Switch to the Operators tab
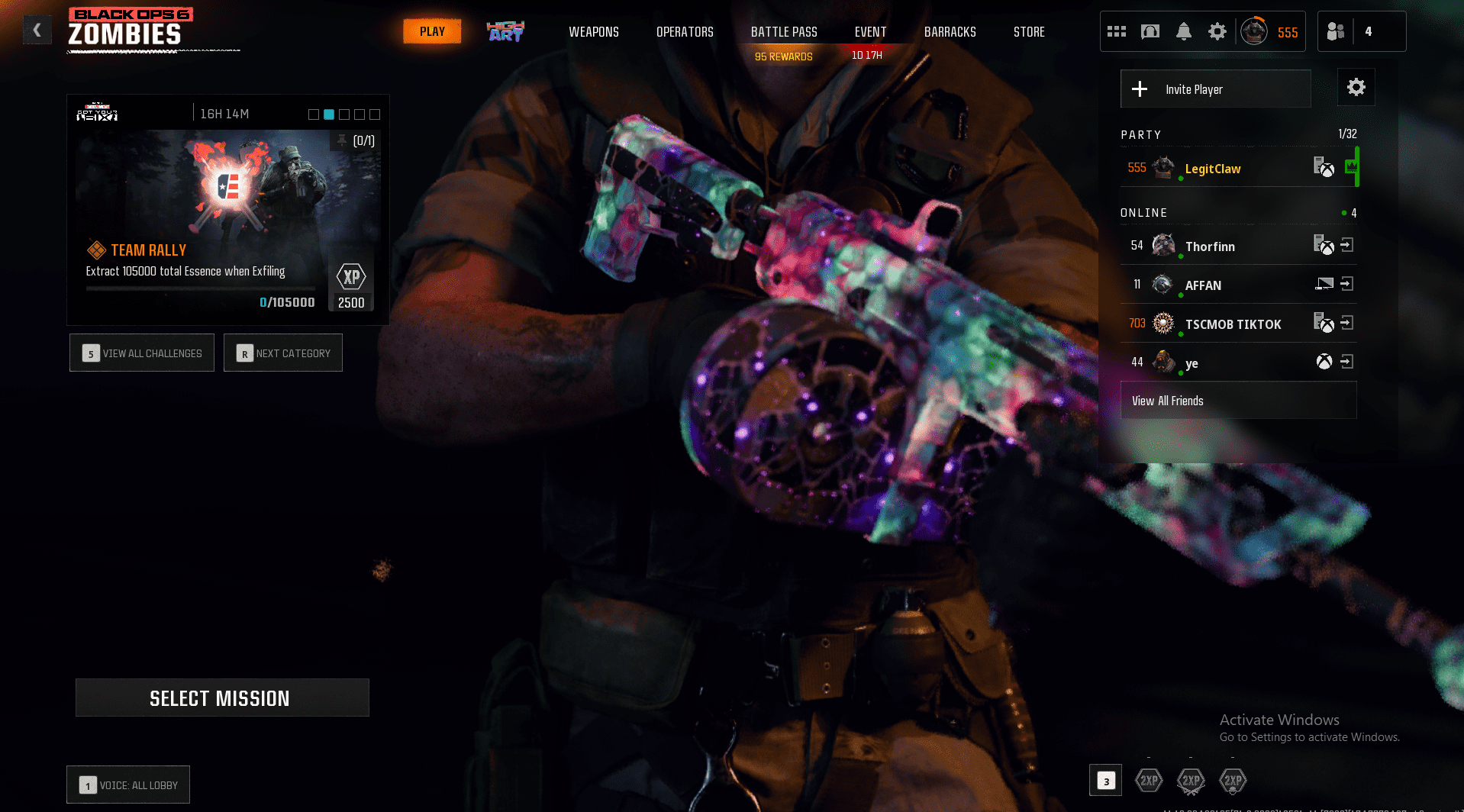 pos(685,32)
